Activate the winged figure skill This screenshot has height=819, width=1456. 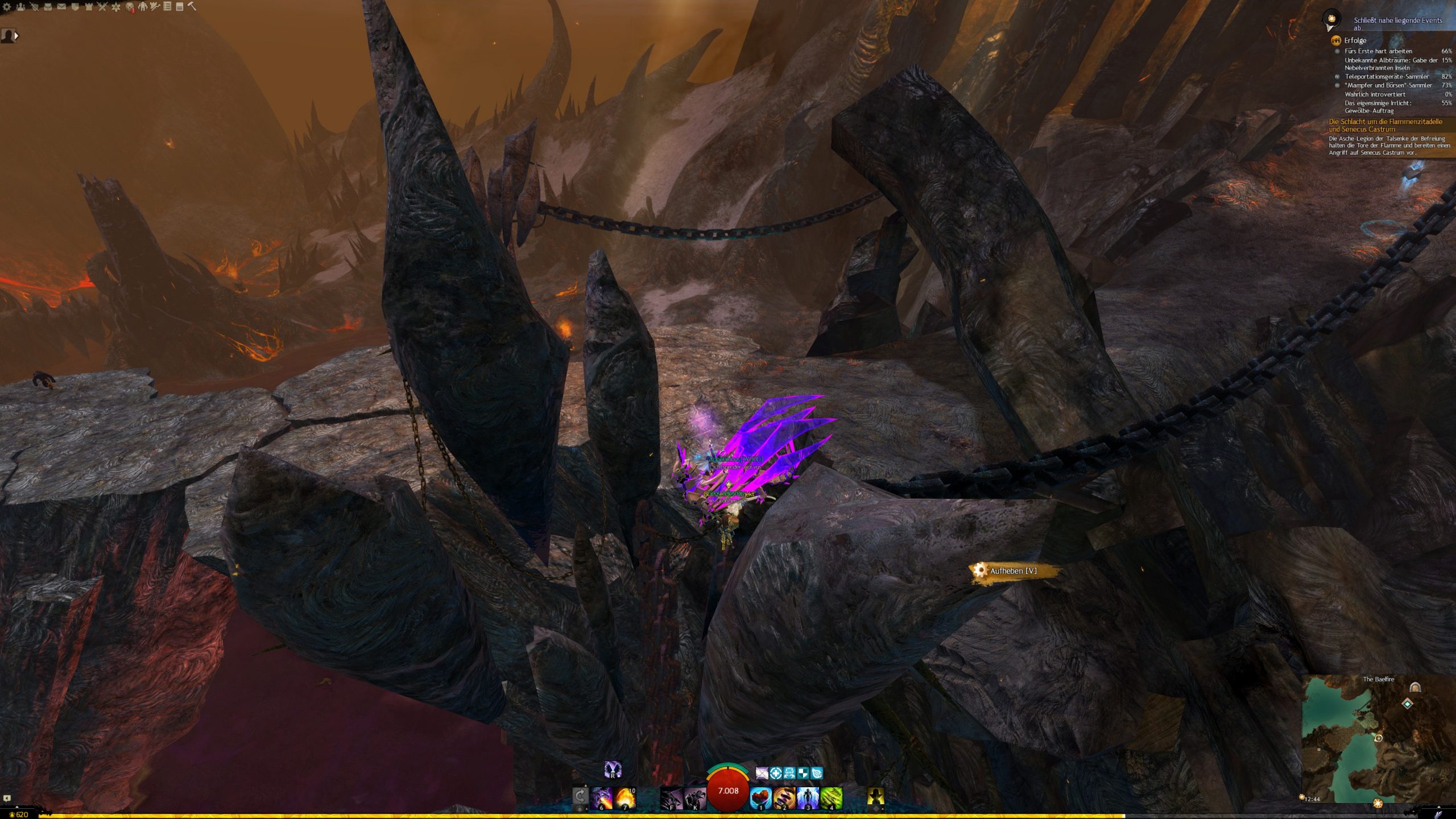pyautogui.click(x=807, y=798)
